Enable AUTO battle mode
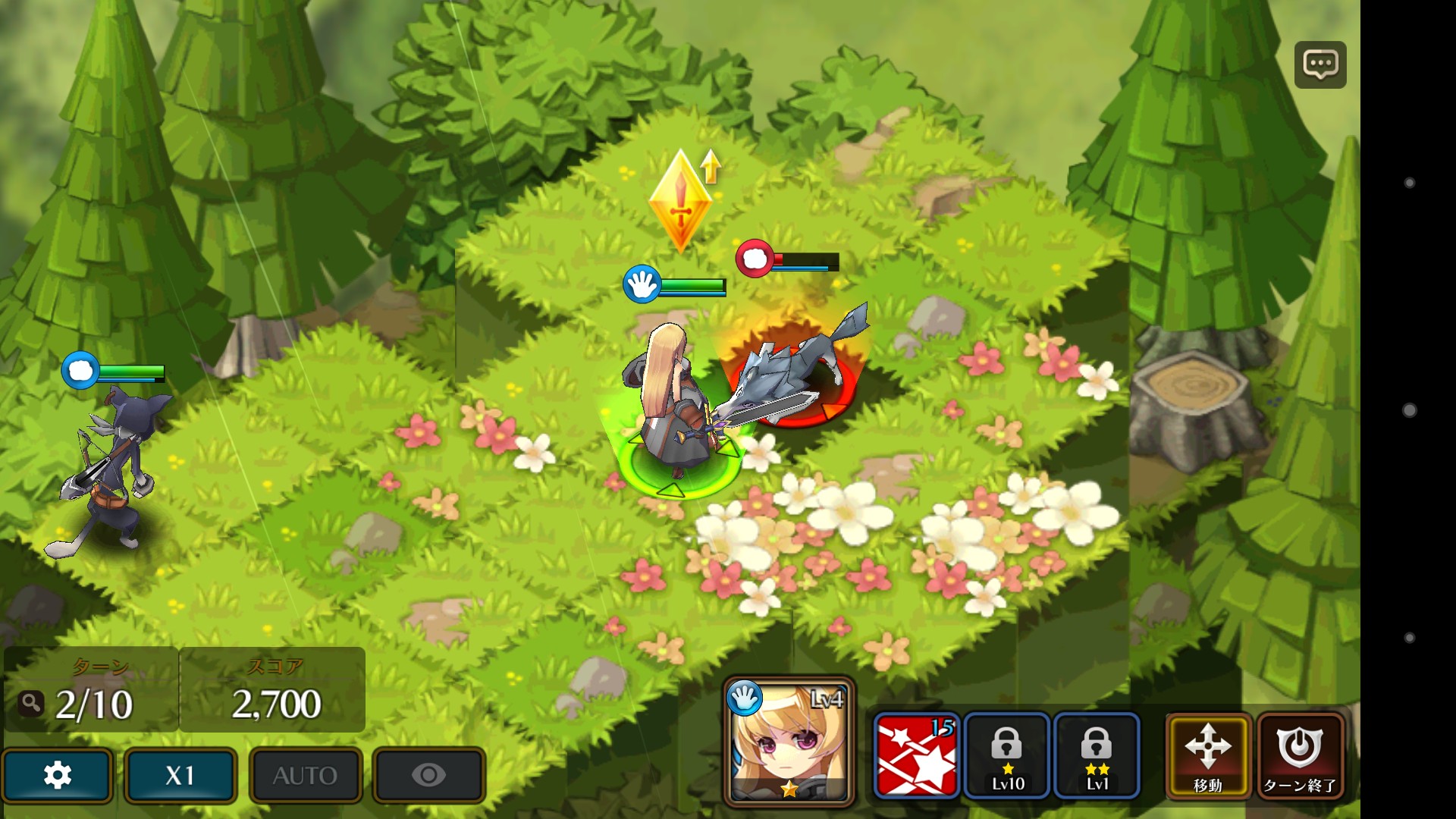The height and width of the screenshot is (819, 1456). [305, 775]
